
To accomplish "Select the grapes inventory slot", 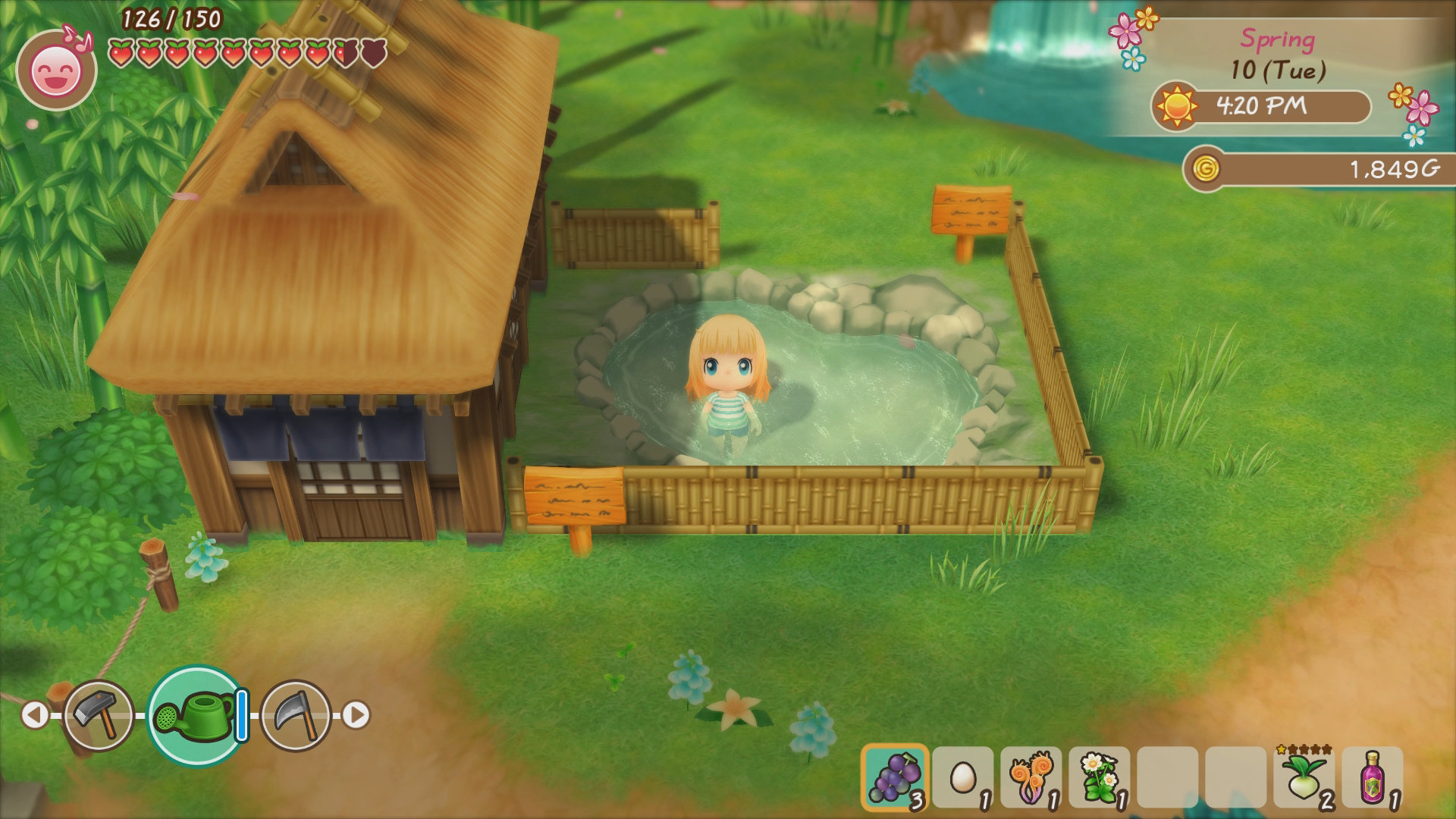I will [x=895, y=777].
